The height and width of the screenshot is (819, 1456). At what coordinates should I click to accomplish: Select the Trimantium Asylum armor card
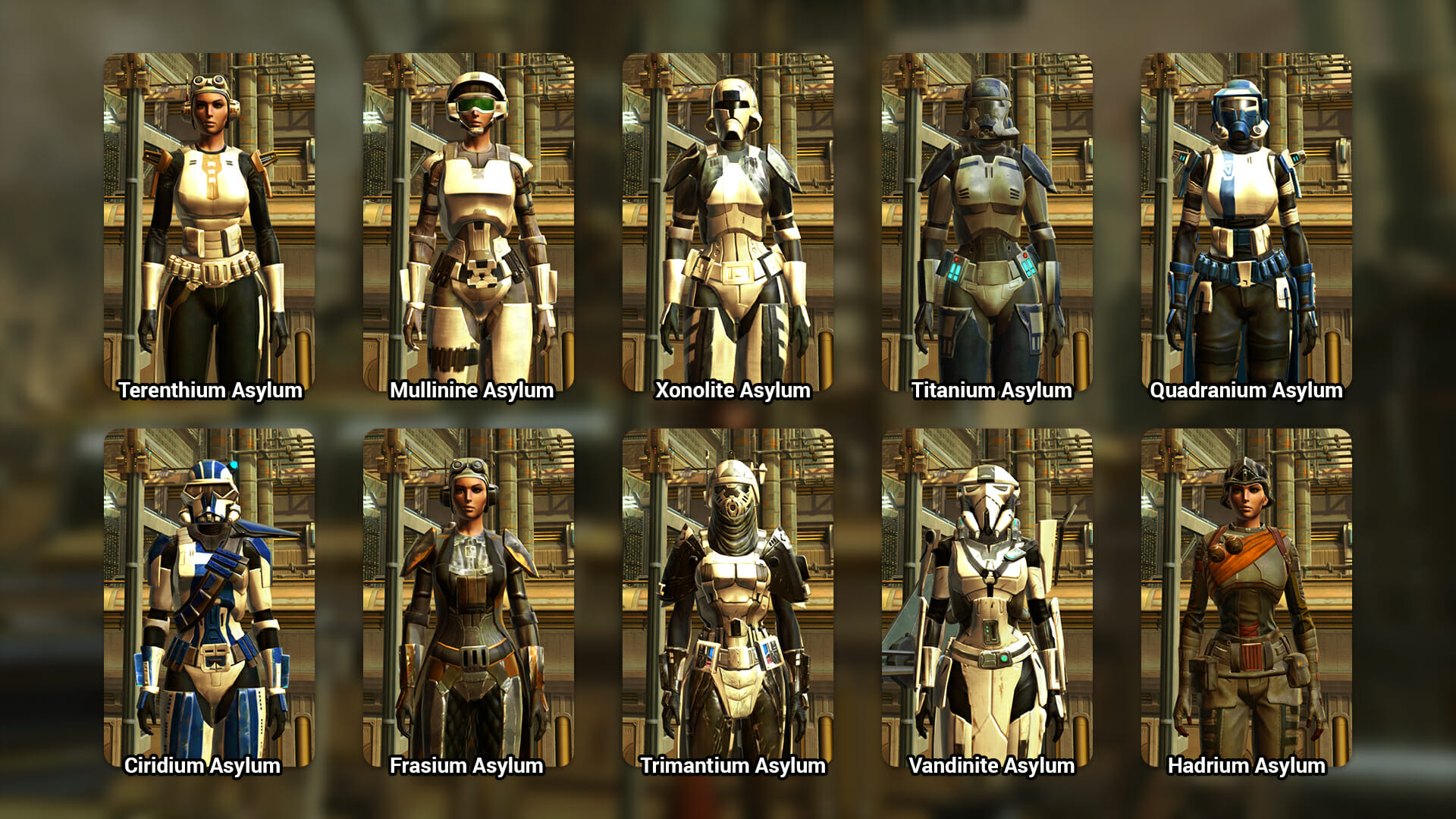(x=728, y=598)
